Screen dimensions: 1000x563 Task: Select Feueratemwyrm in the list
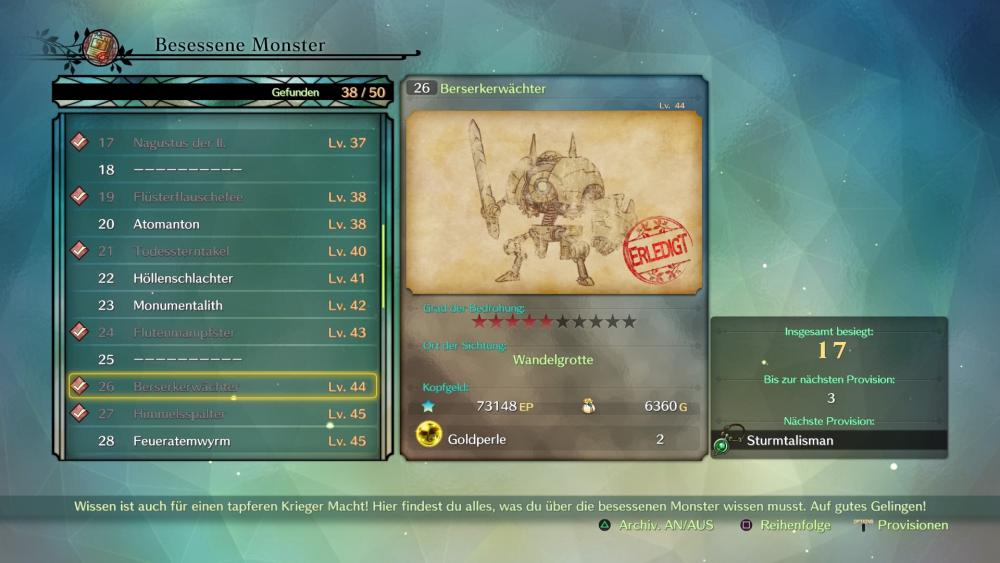point(222,440)
